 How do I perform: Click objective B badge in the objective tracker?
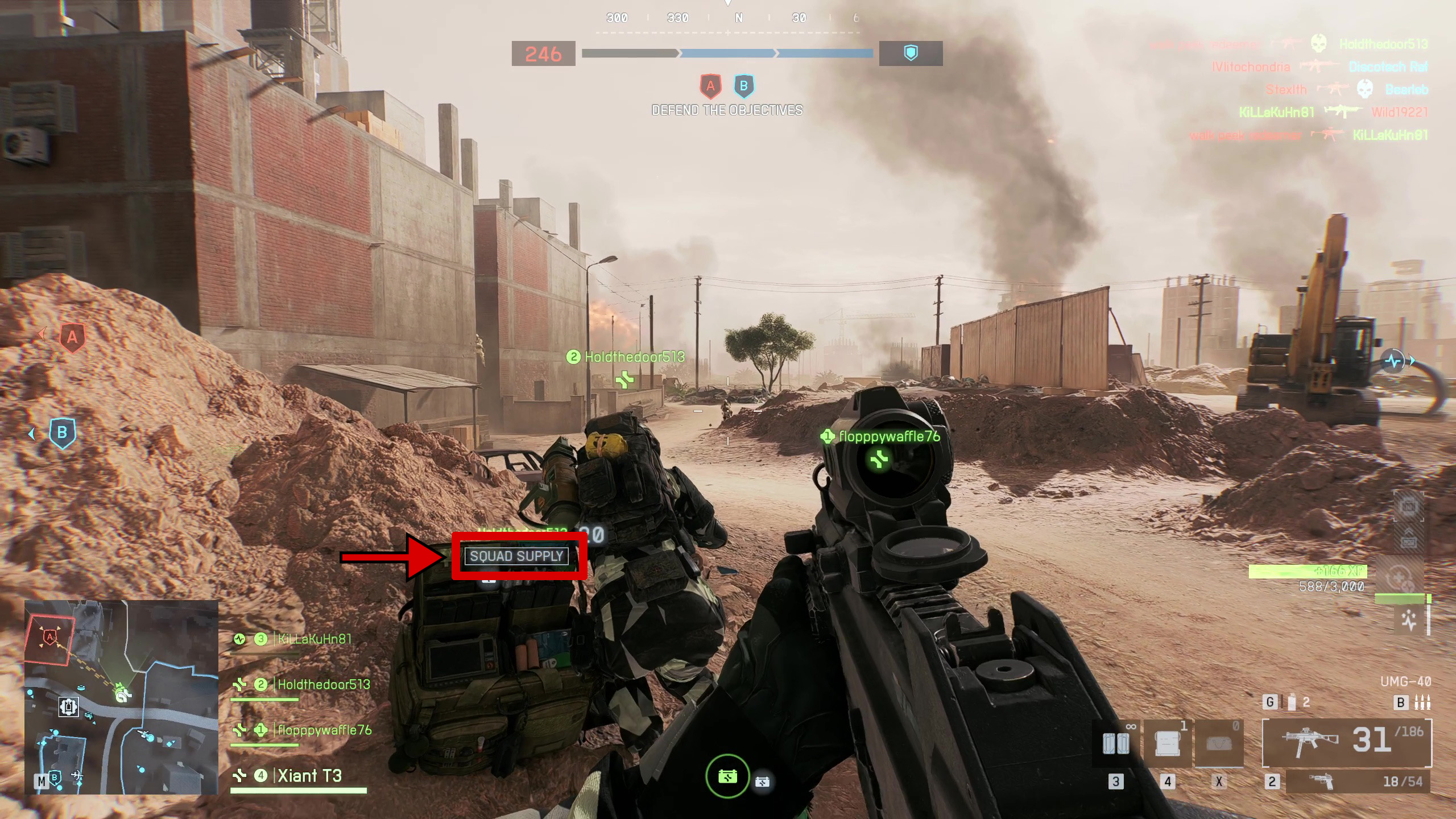[744, 86]
